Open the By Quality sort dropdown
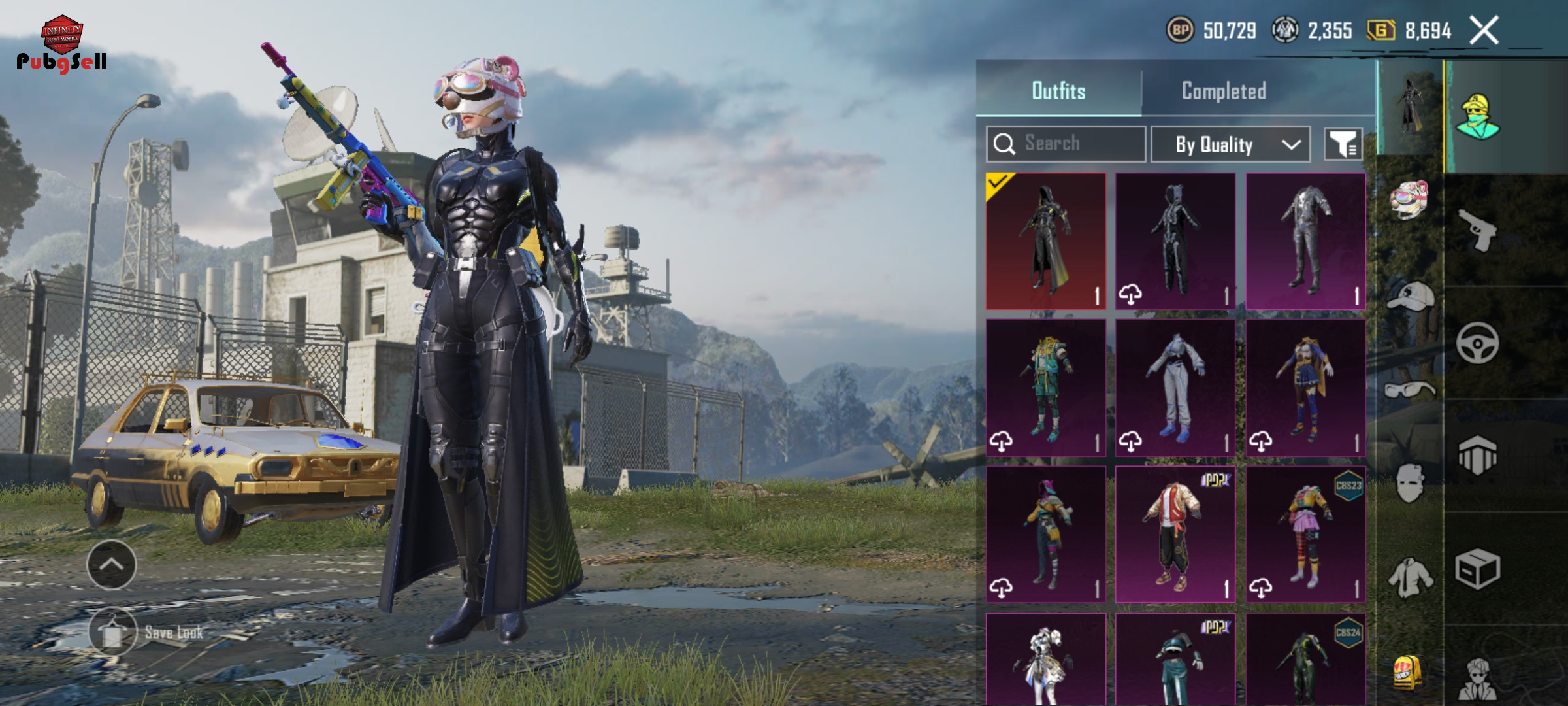Viewport: 1568px width, 706px height. [x=1230, y=144]
